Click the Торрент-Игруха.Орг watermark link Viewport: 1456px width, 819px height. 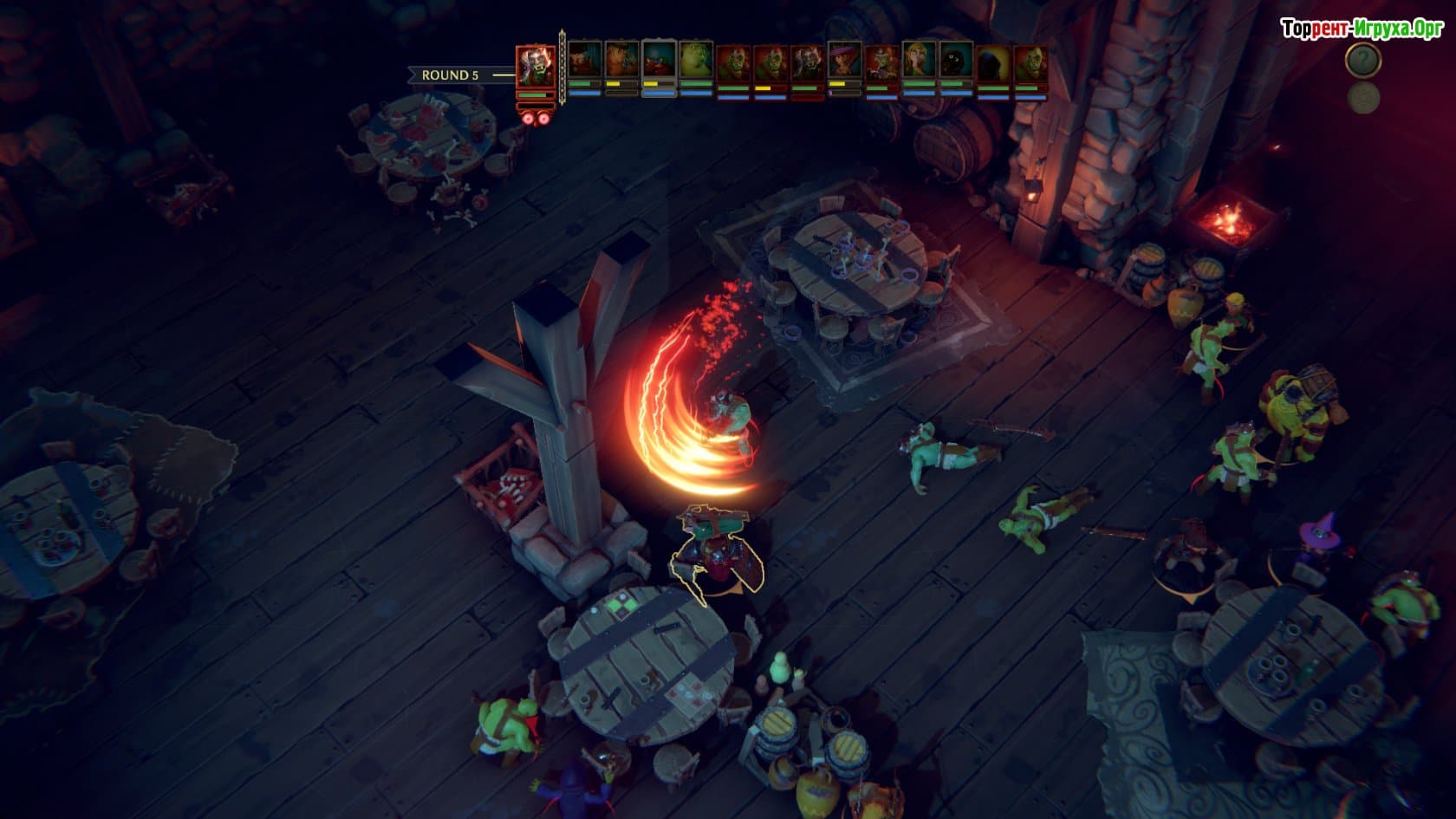[1362, 29]
